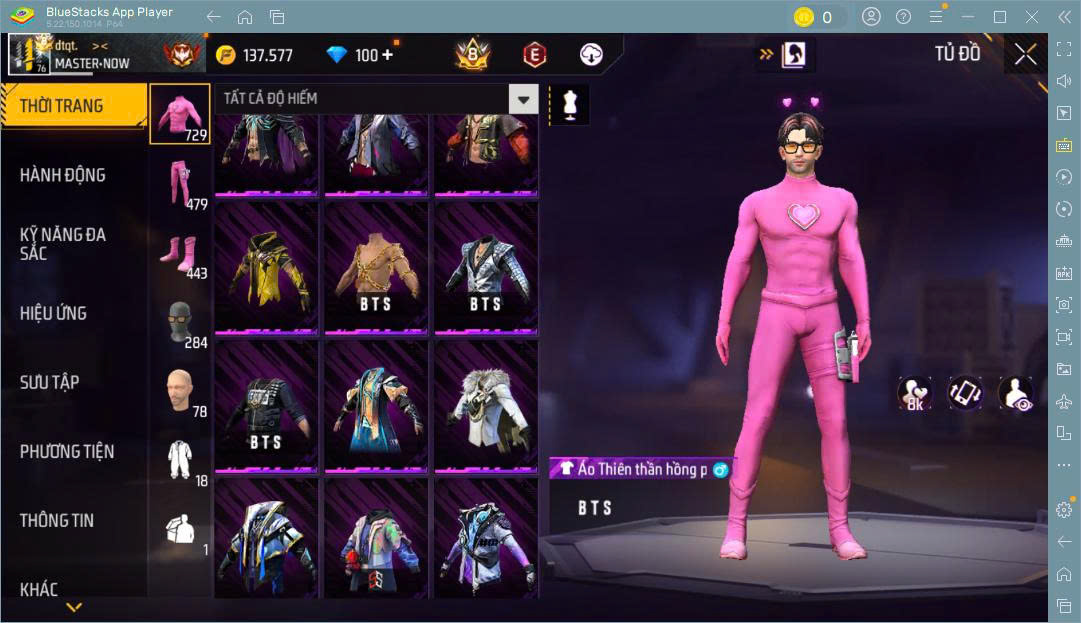1081x623 pixels.
Task: Select the black mask subcategory
Action: pyautogui.click(x=180, y=322)
